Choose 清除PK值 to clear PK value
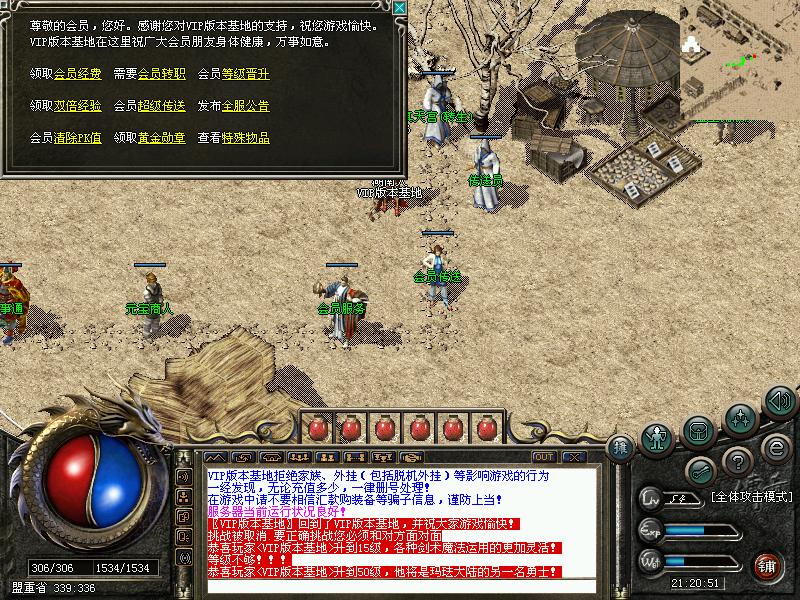The height and width of the screenshot is (600, 800). tap(77, 138)
